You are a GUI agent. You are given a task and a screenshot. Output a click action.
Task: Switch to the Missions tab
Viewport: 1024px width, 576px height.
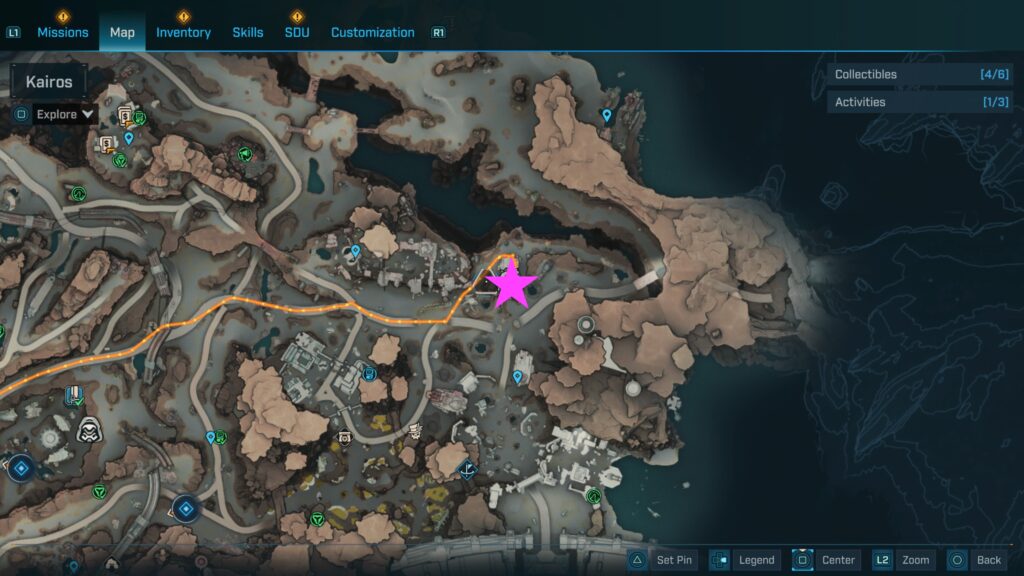(x=63, y=32)
